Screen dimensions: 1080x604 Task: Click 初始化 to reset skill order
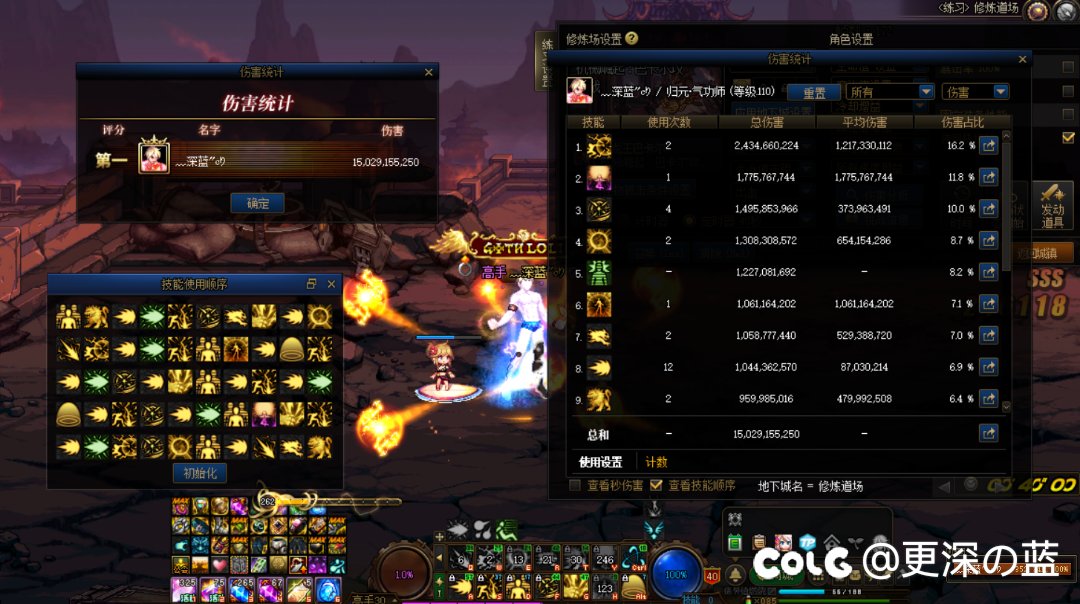[200, 473]
